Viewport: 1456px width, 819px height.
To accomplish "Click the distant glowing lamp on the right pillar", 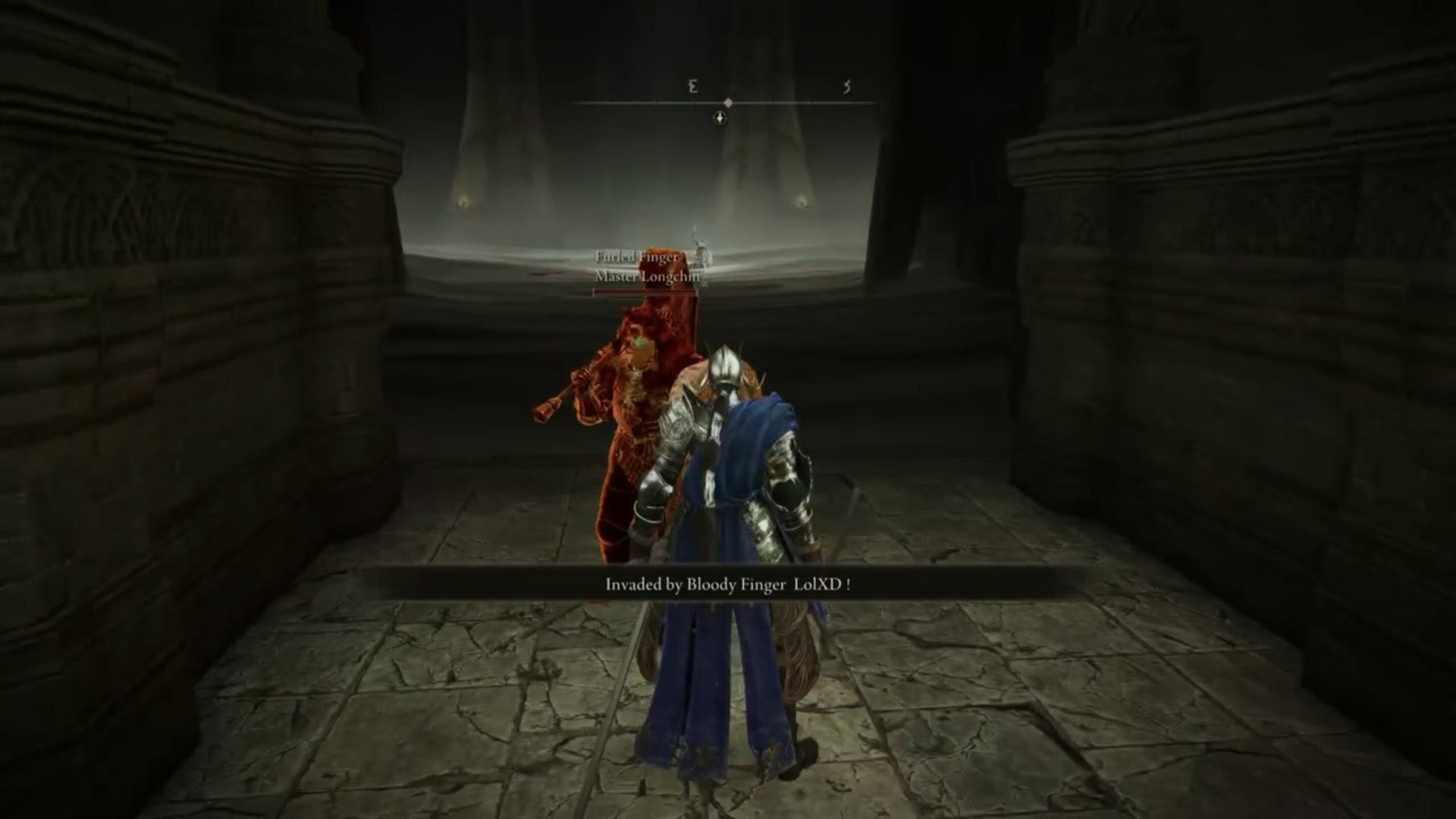I will pyautogui.click(x=802, y=203).
